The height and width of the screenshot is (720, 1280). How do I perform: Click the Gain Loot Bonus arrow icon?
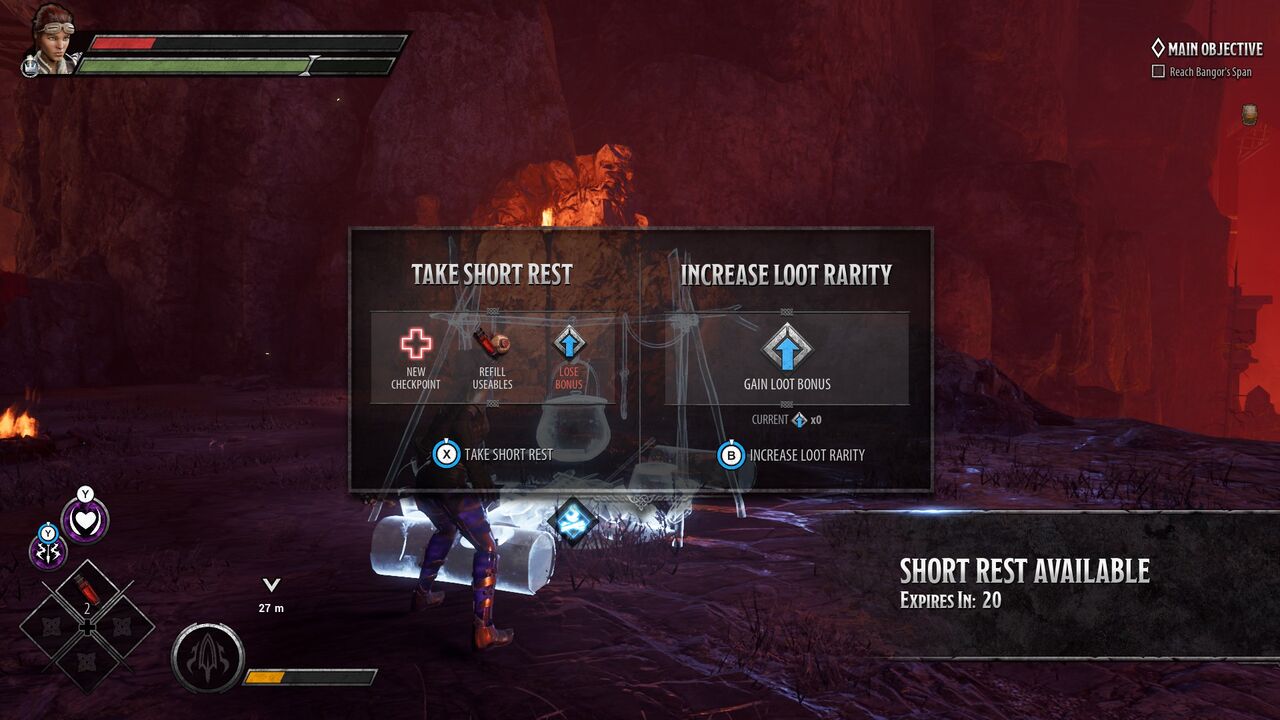point(787,347)
